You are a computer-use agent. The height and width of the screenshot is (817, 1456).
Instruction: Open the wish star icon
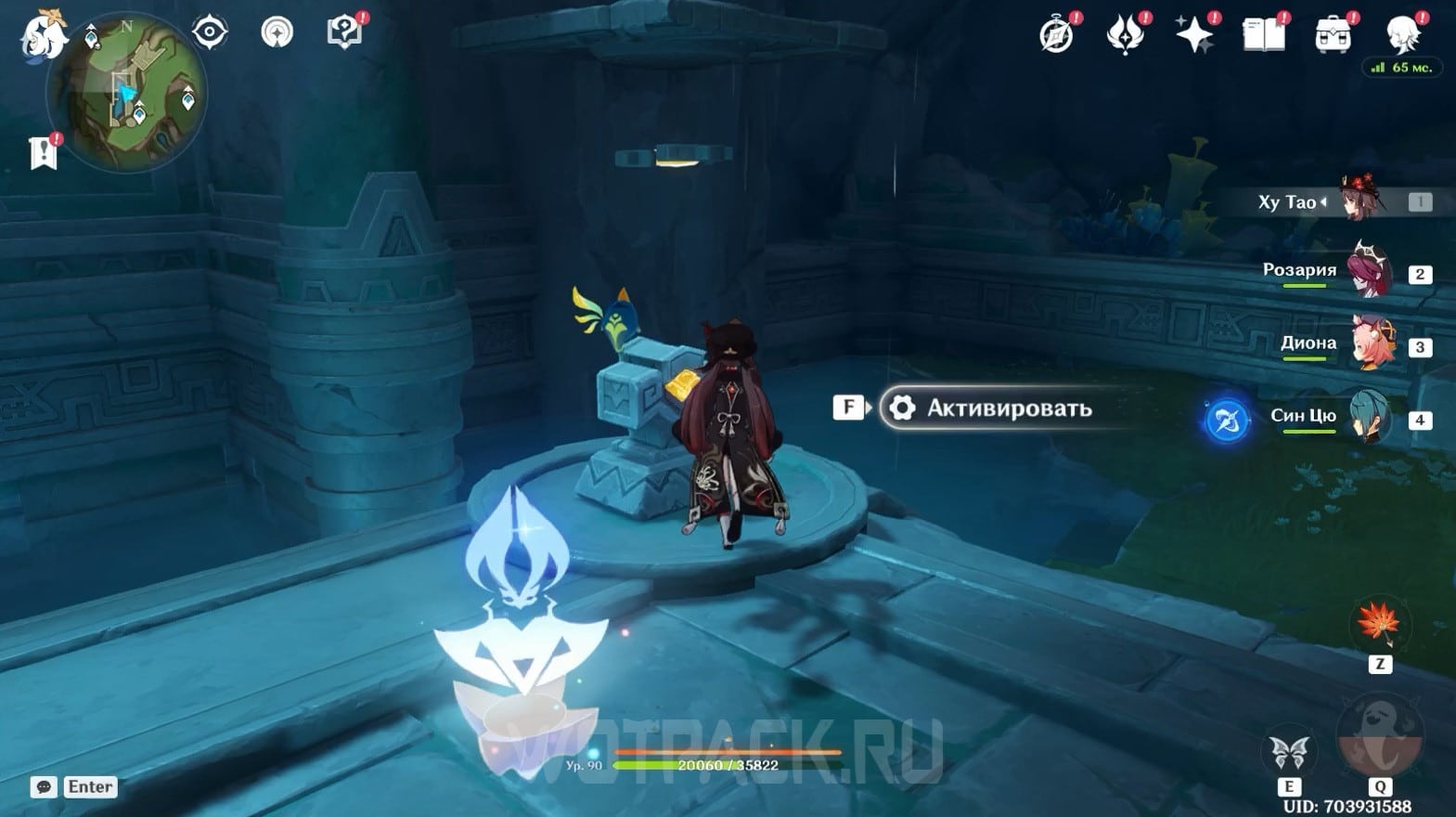click(x=1194, y=35)
